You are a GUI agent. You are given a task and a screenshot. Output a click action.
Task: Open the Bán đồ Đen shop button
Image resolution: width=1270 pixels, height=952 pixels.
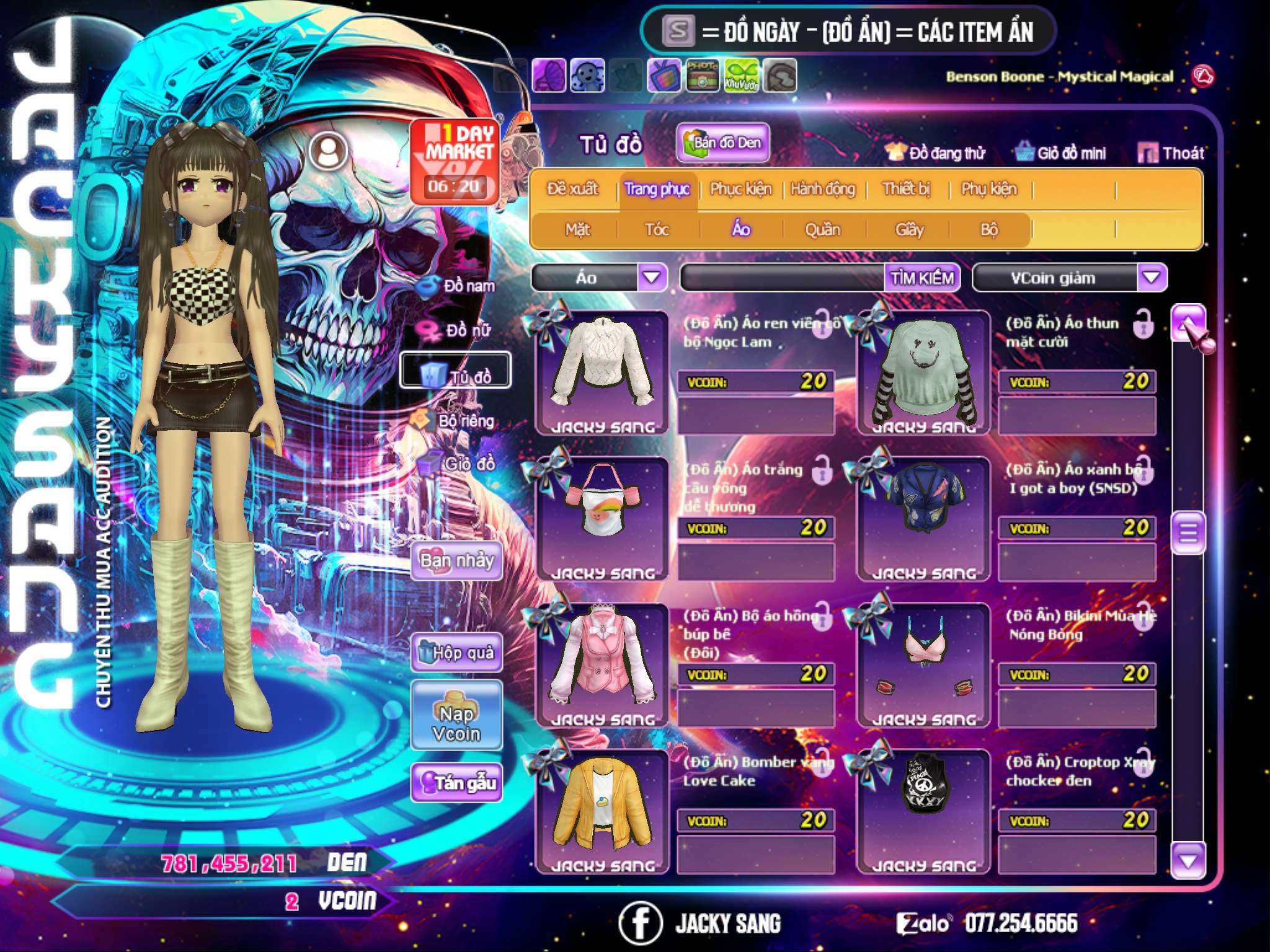point(722,143)
